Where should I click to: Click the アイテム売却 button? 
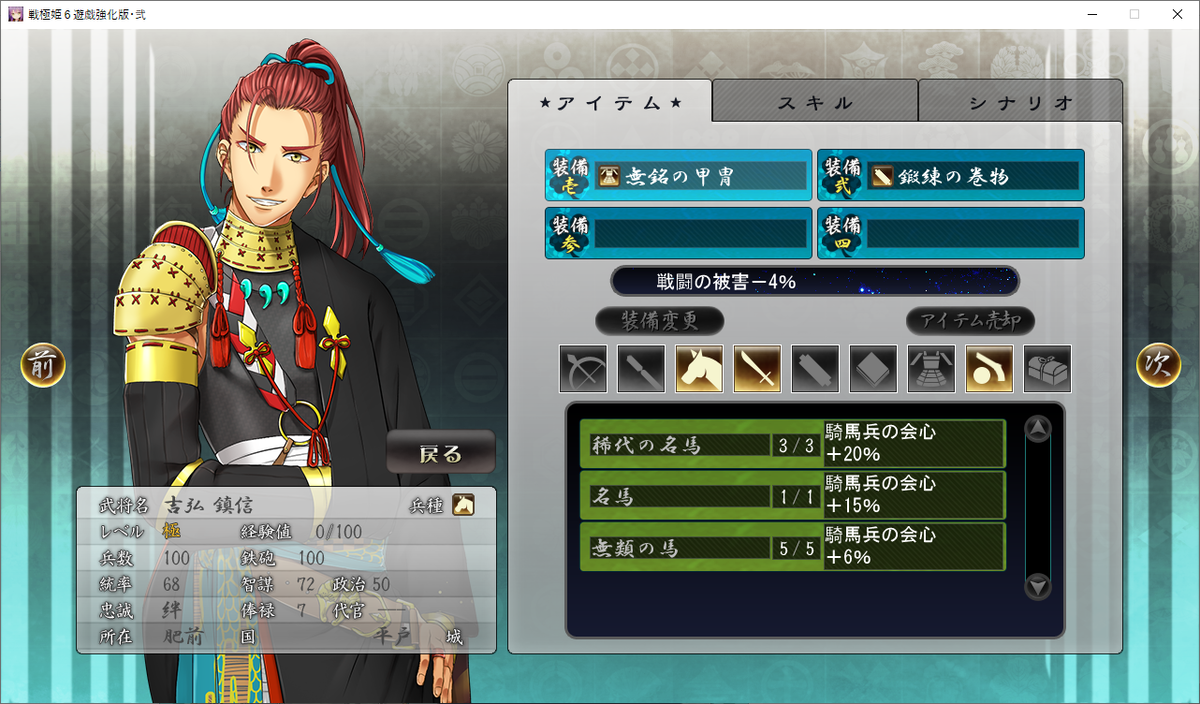point(970,321)
